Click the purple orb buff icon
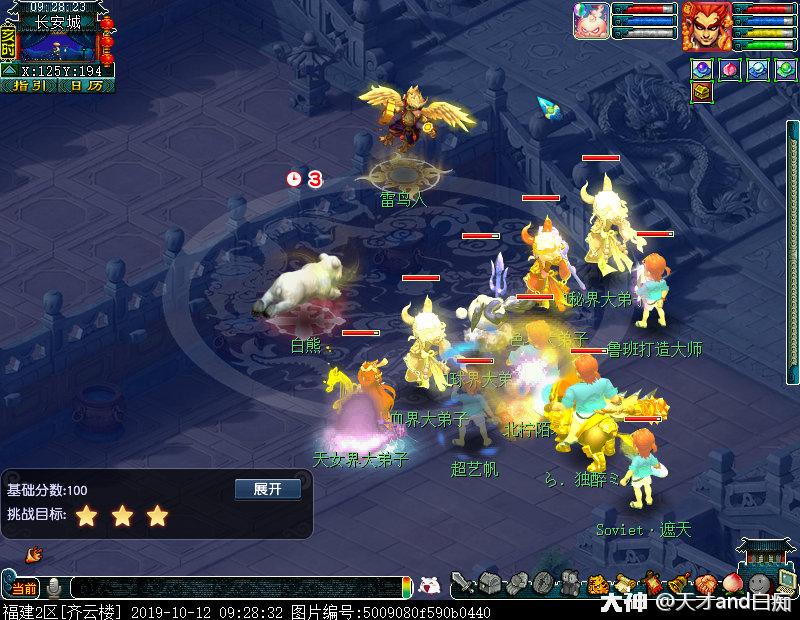The width and height of the screenshot is (800, 620). pos(702,68)
